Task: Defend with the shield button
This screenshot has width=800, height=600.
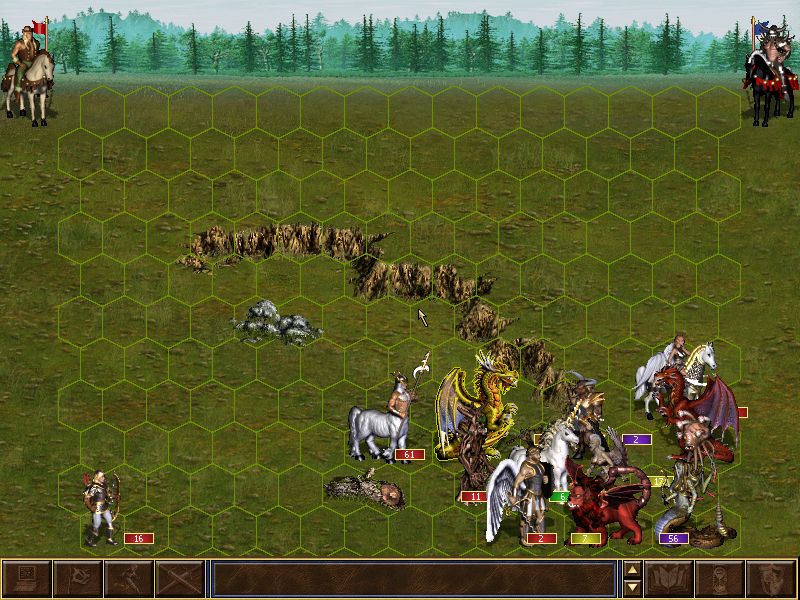Action: tap(771, 579)
